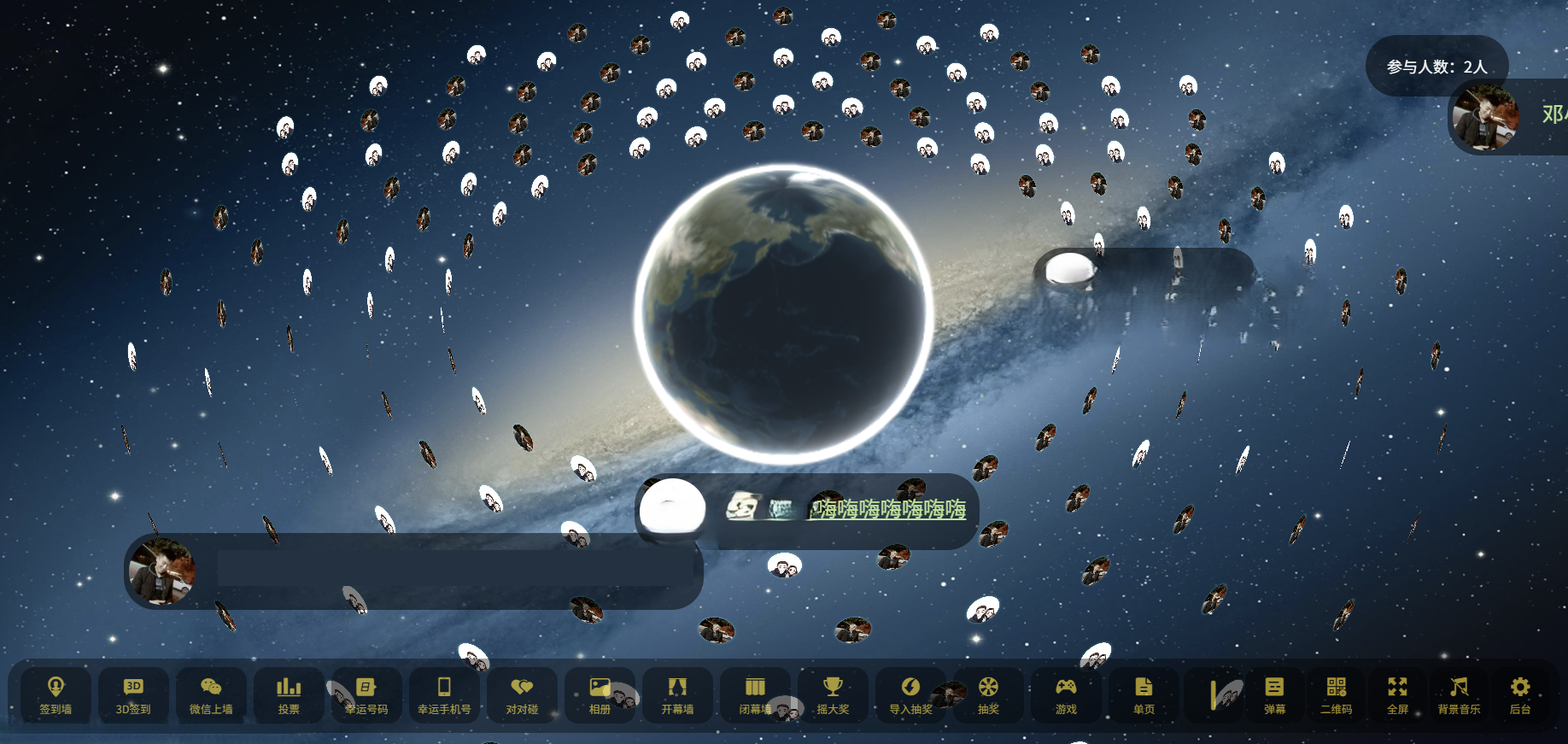The width and height of the screenshot is (1568, 744).
Task: Open the 摇大奖 trophy prize shake
Action: pyautogui.click(x=833, y=694)
